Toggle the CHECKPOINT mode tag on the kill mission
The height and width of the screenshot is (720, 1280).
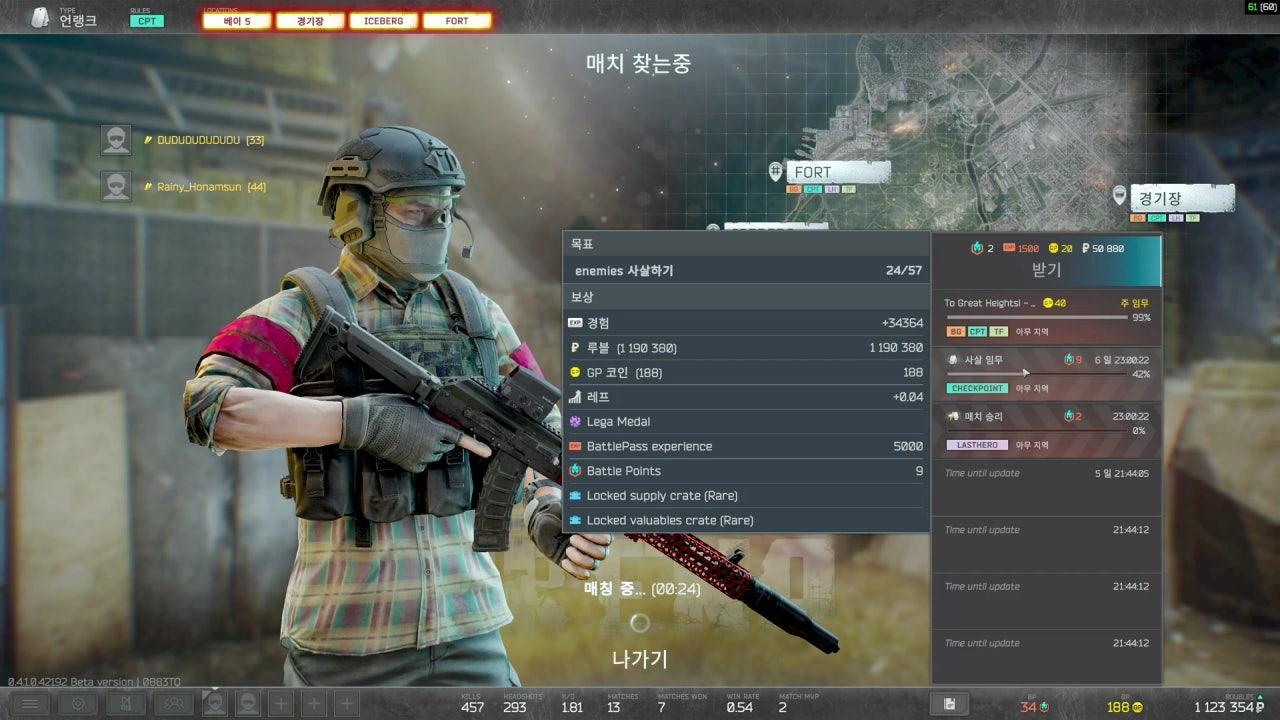[978, 388]
